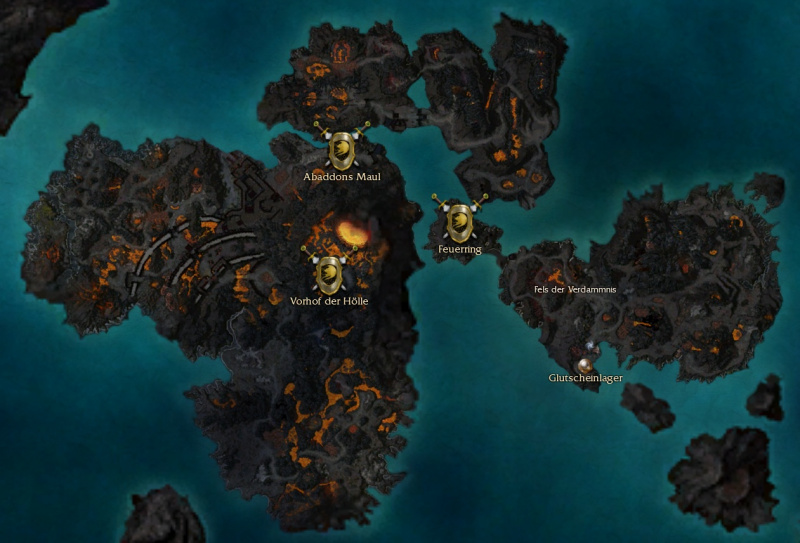
Task: Travel to the Glutscheinlager outpost marker
Action: click(x=585, y=365)
